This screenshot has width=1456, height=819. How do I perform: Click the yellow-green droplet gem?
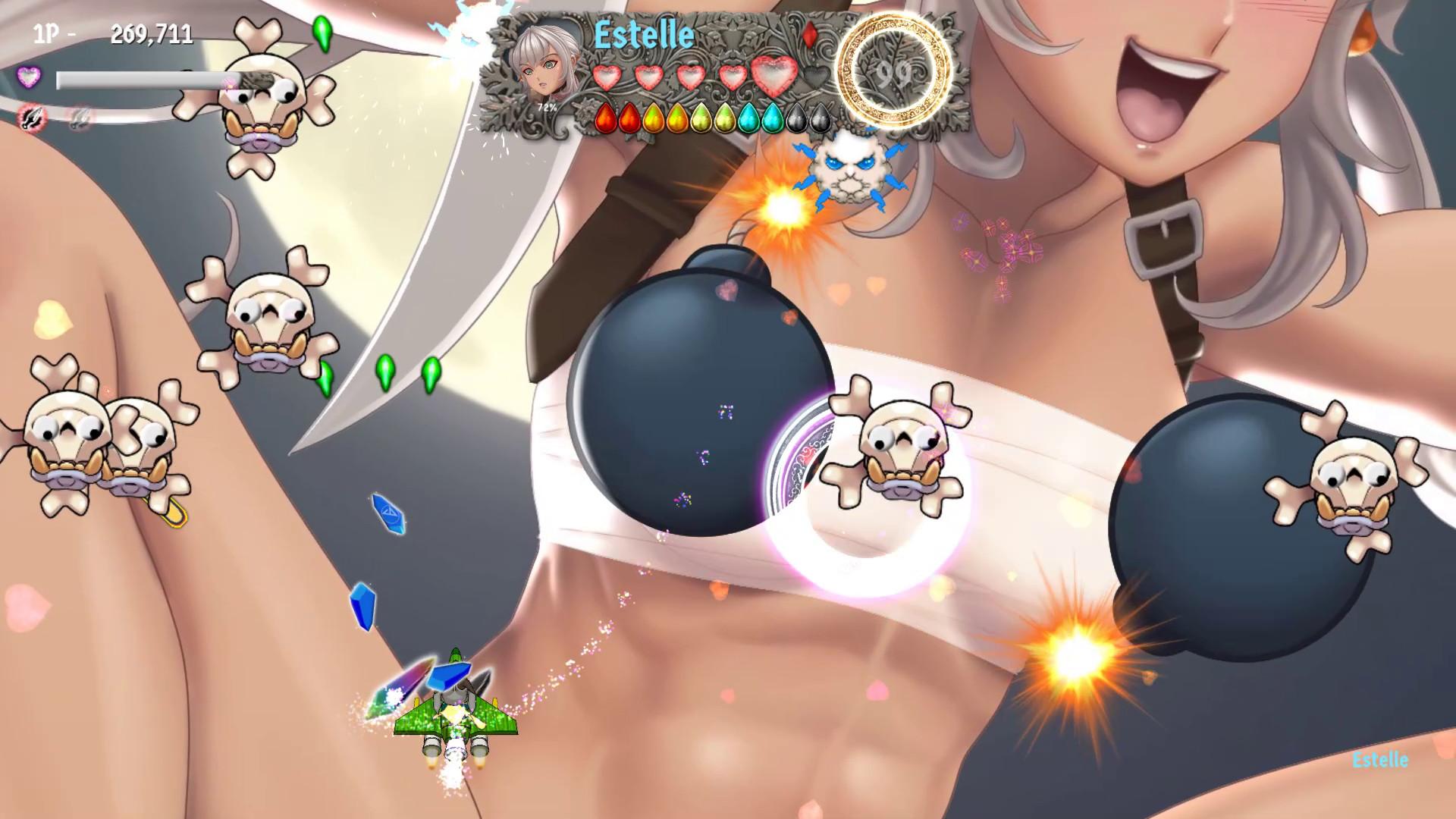pyautogui.click(x=700, y=118)
